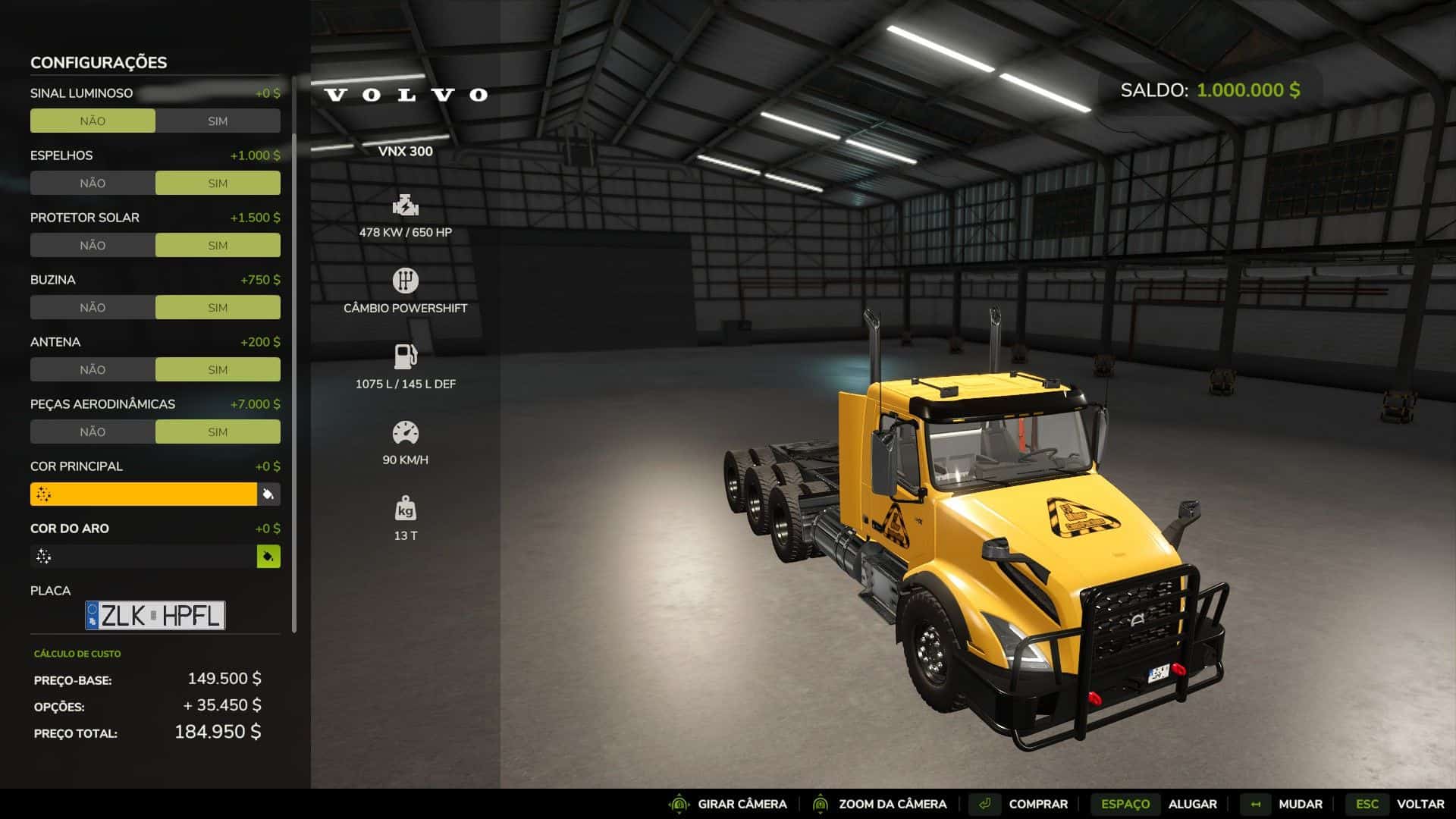Select Sim for Antena
The height and width of the screenshot is (819, 1456).
[x=218, y=370]
